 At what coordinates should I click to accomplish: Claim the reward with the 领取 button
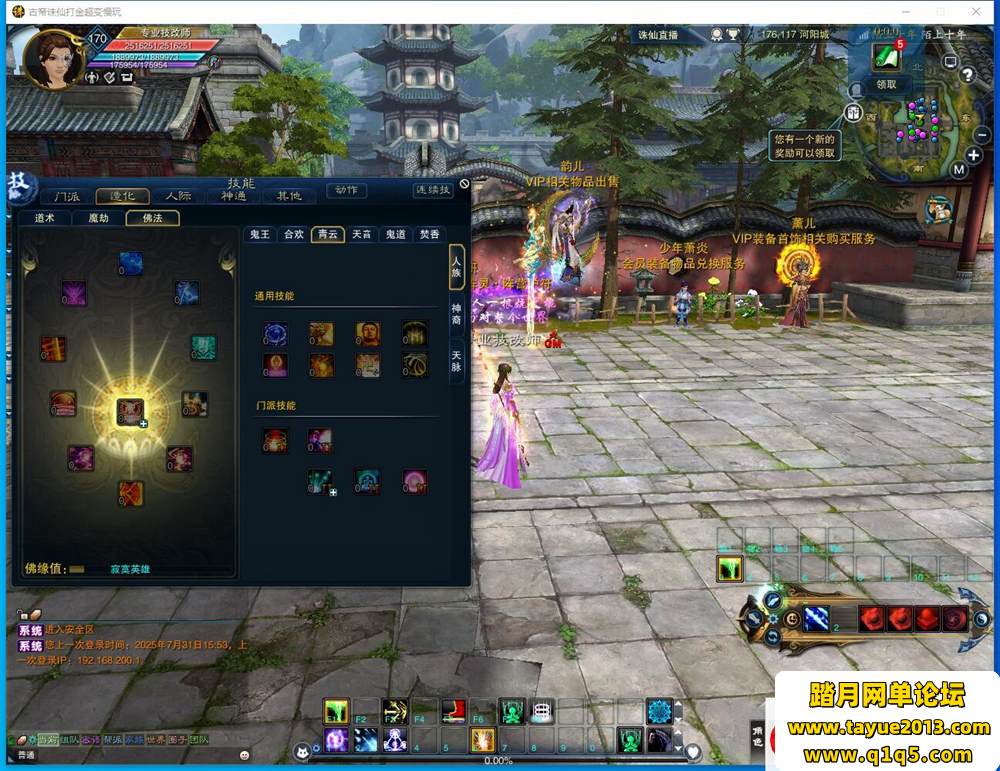pos(886,85)
